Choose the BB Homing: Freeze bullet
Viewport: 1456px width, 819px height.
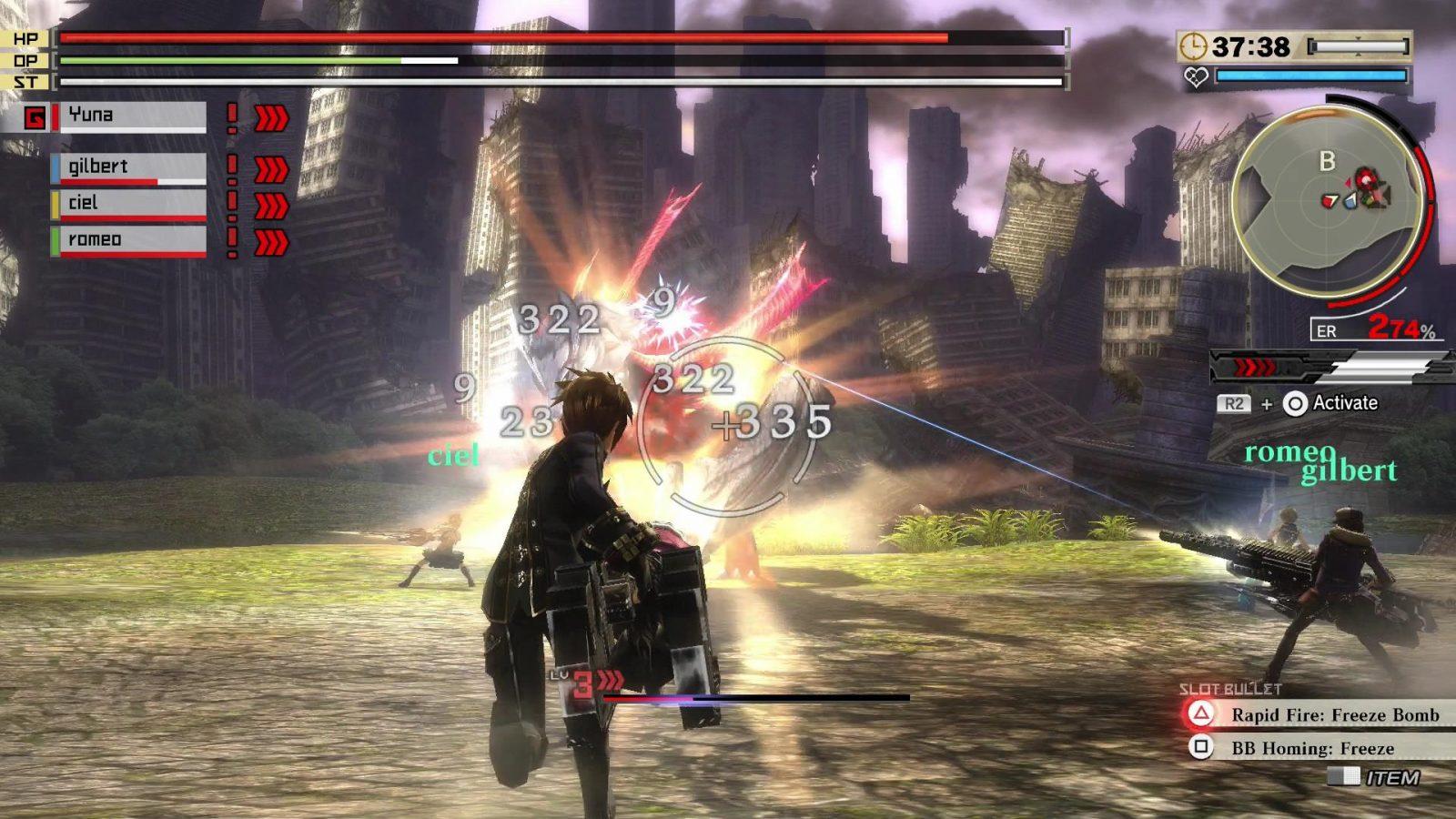click(1311, 748)
